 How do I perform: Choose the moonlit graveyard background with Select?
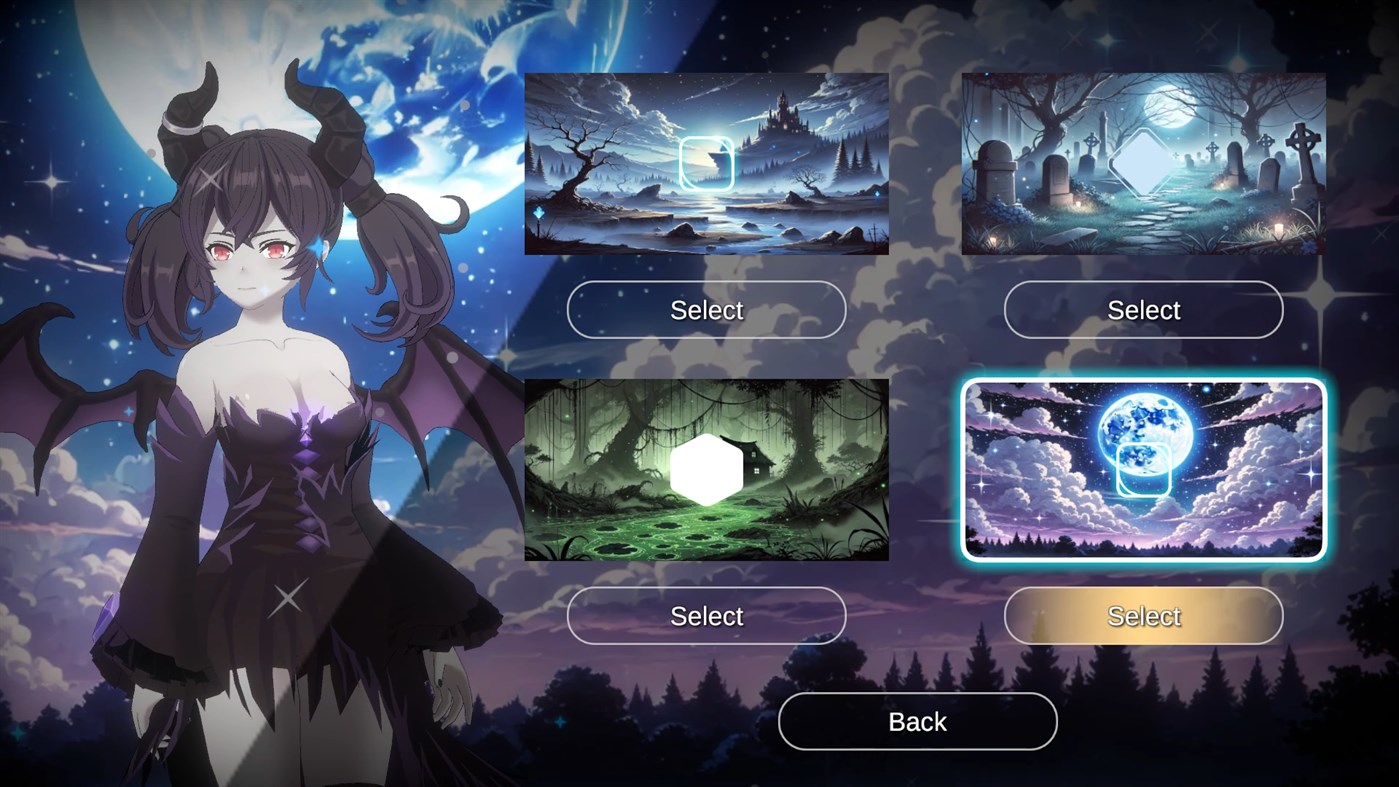[x=1143, y=310]
